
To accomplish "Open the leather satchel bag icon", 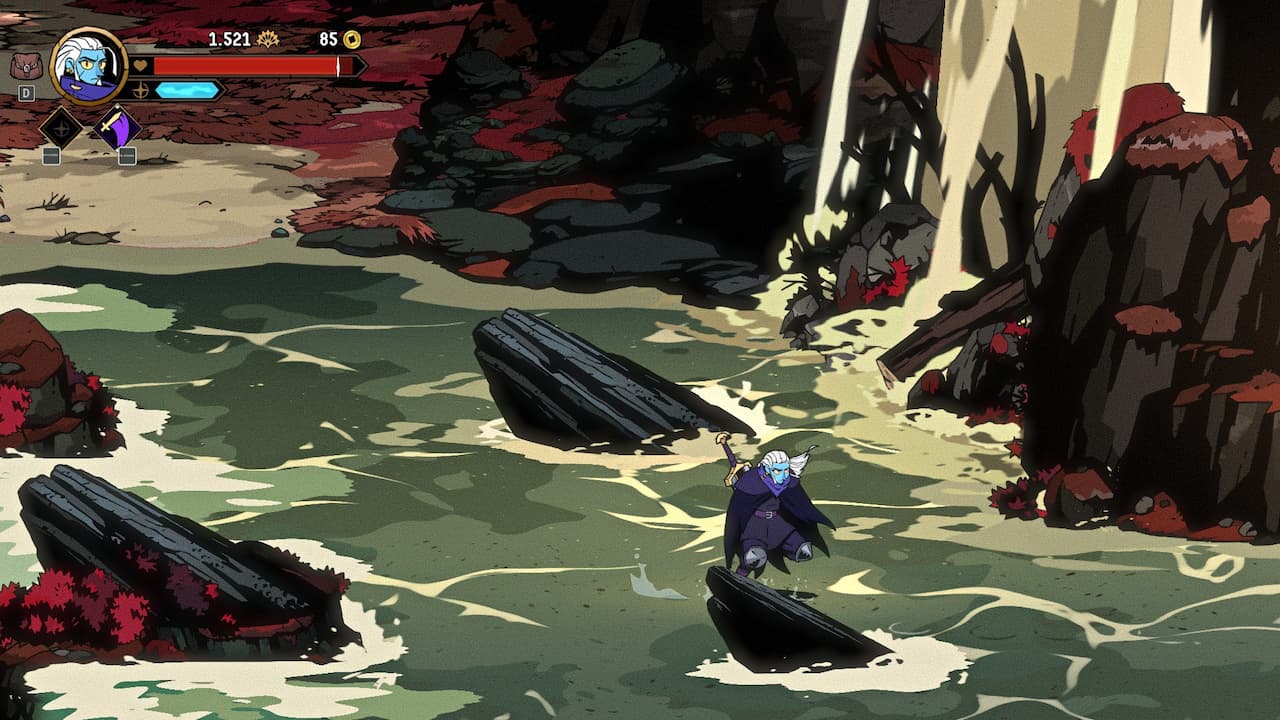I will tap(25, 66).
